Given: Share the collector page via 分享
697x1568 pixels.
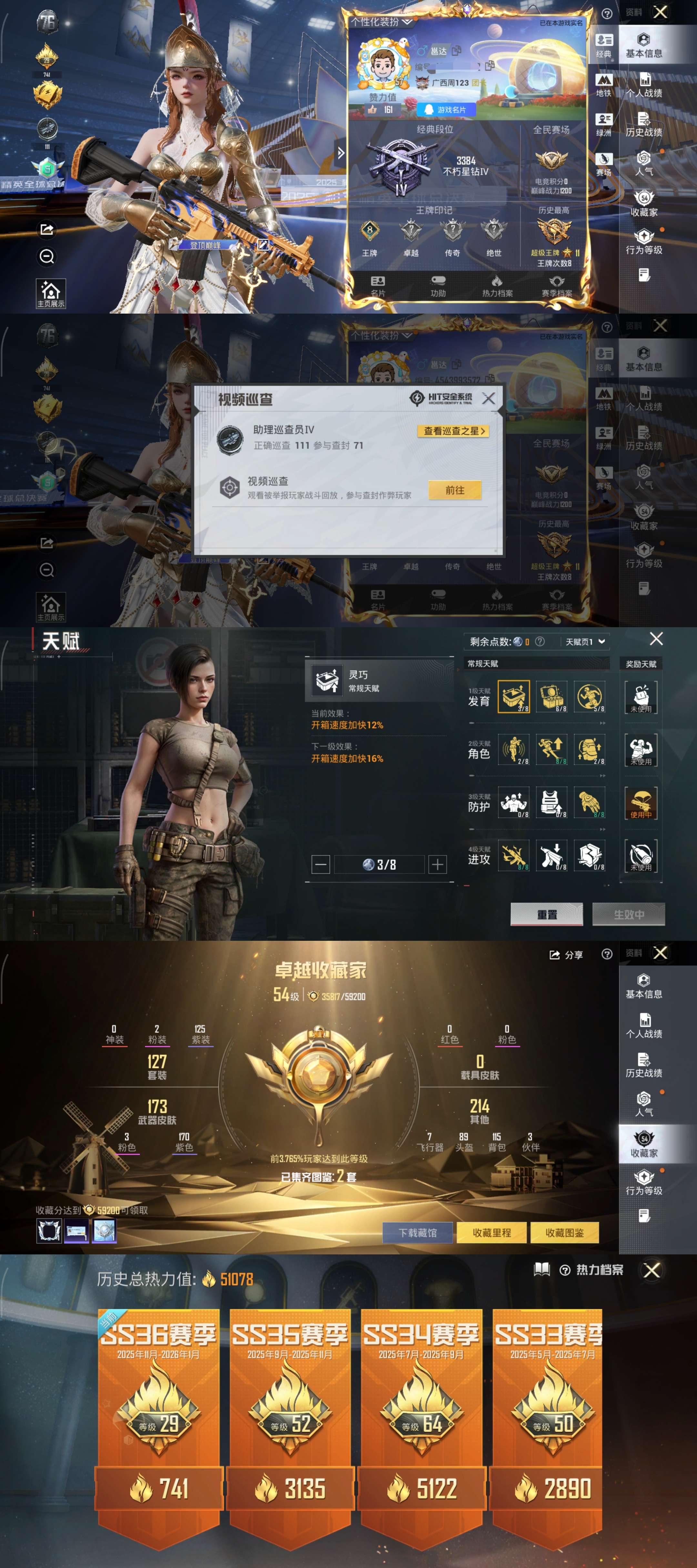Looking at the screenshot, I should click(x=566, y=955).
